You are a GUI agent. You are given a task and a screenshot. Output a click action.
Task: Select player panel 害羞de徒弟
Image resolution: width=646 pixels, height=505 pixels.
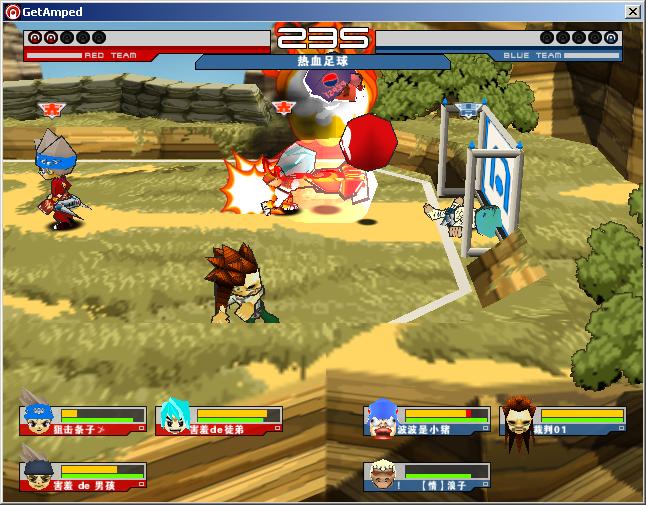219,420
